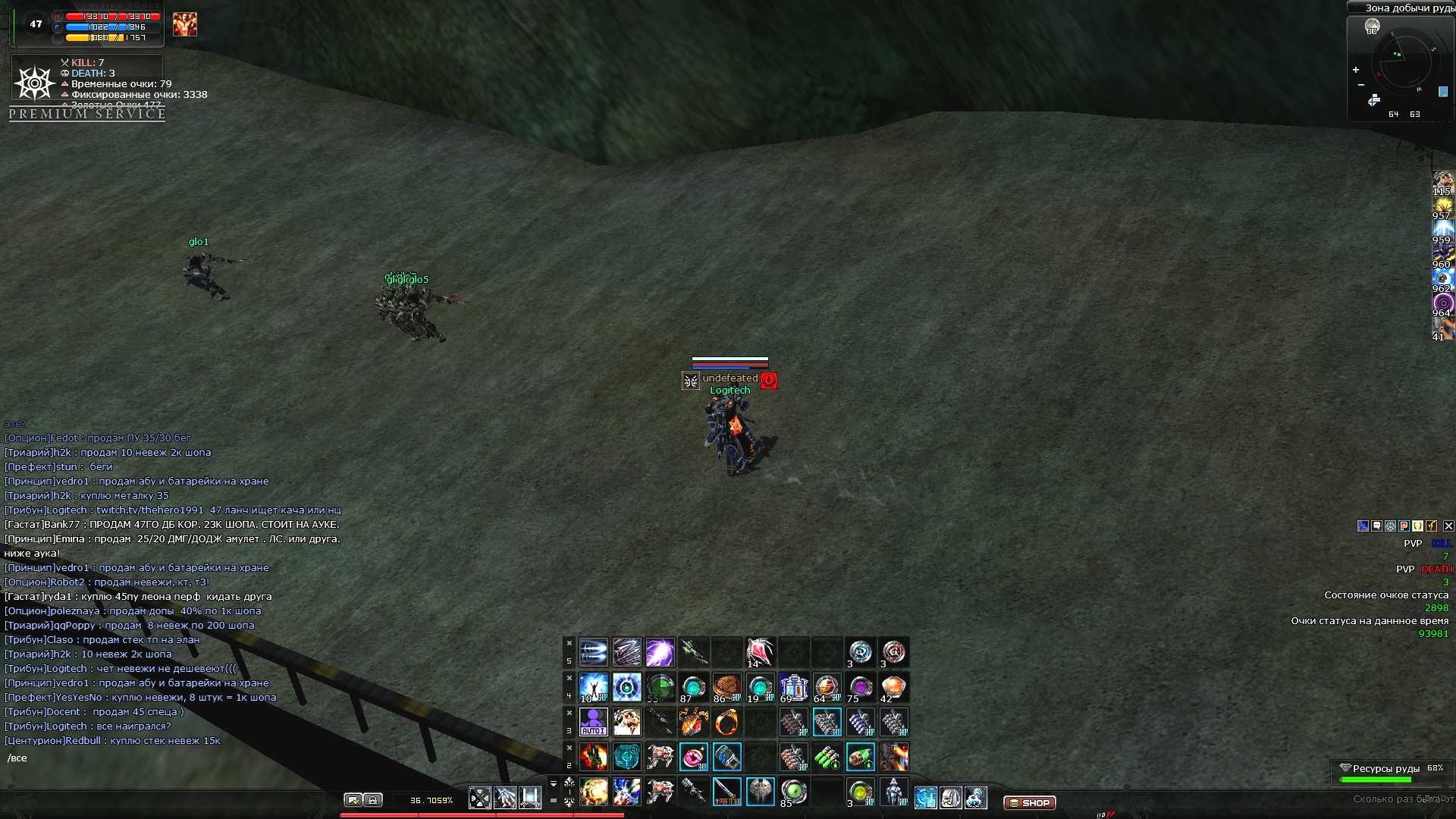Zoom in the minimap with plus button
This screenshot has width=1456, height=819.
point(1356,70)
